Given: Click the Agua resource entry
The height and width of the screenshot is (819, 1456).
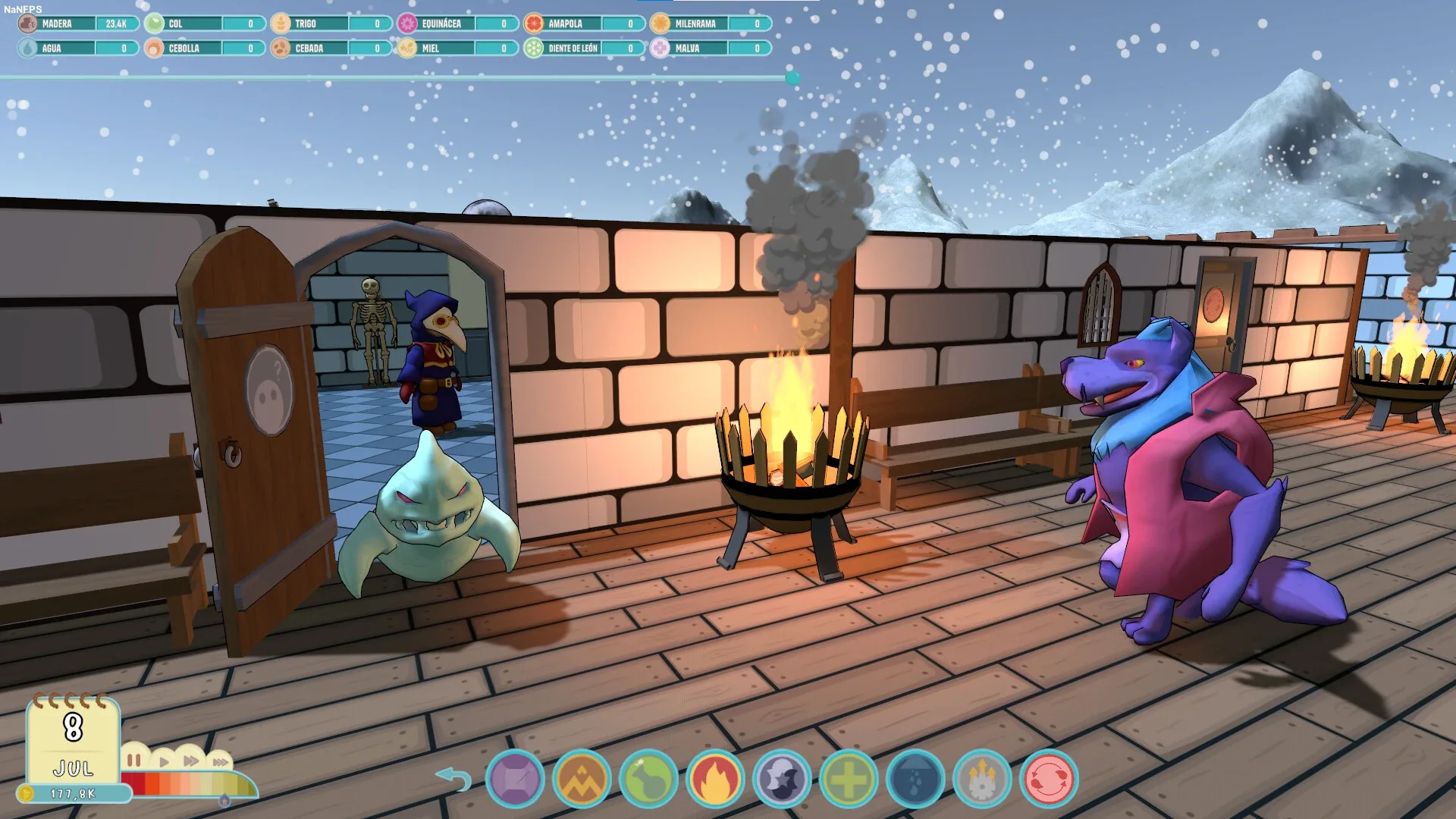Looking at the screenshot, I should point(78,48).
